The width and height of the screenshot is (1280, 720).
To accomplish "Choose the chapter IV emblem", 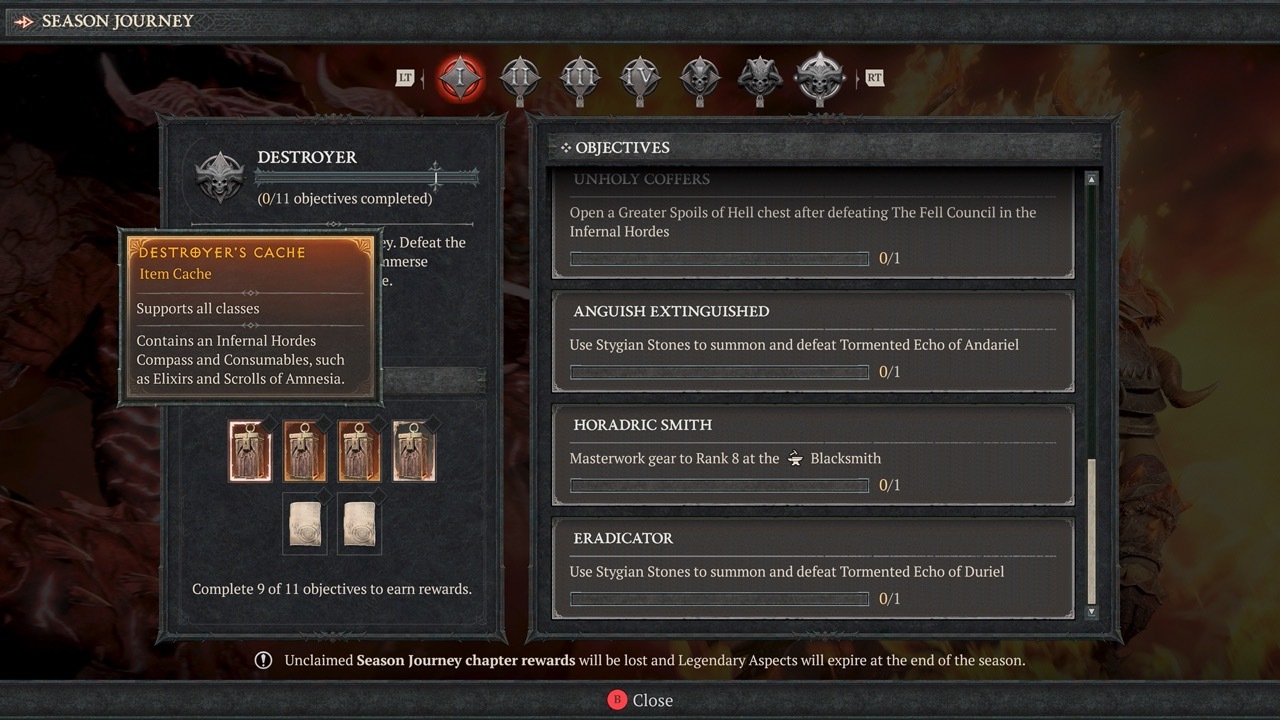I will pos(640,78).
